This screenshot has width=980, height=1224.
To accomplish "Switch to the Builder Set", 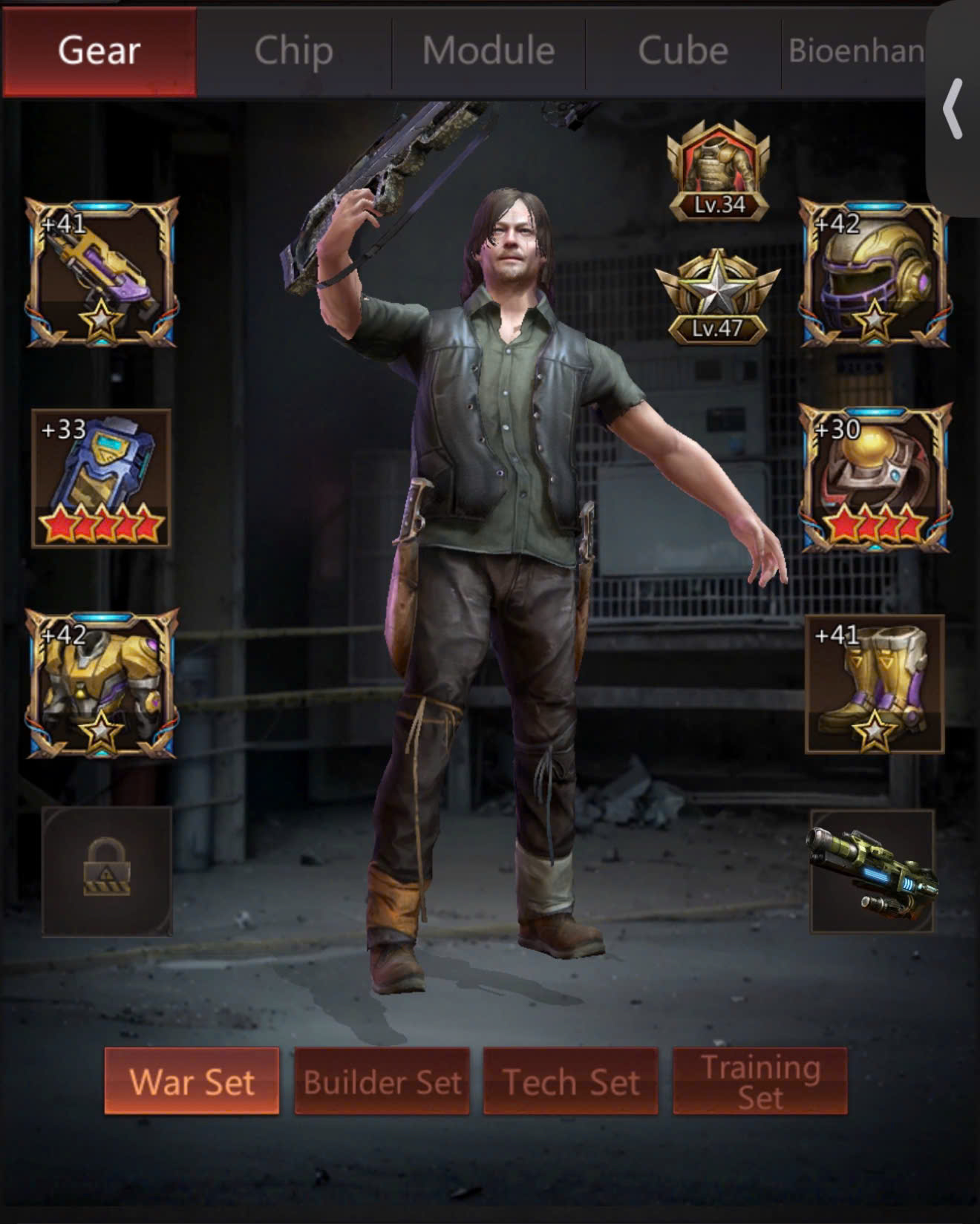I will (382, 1081).
